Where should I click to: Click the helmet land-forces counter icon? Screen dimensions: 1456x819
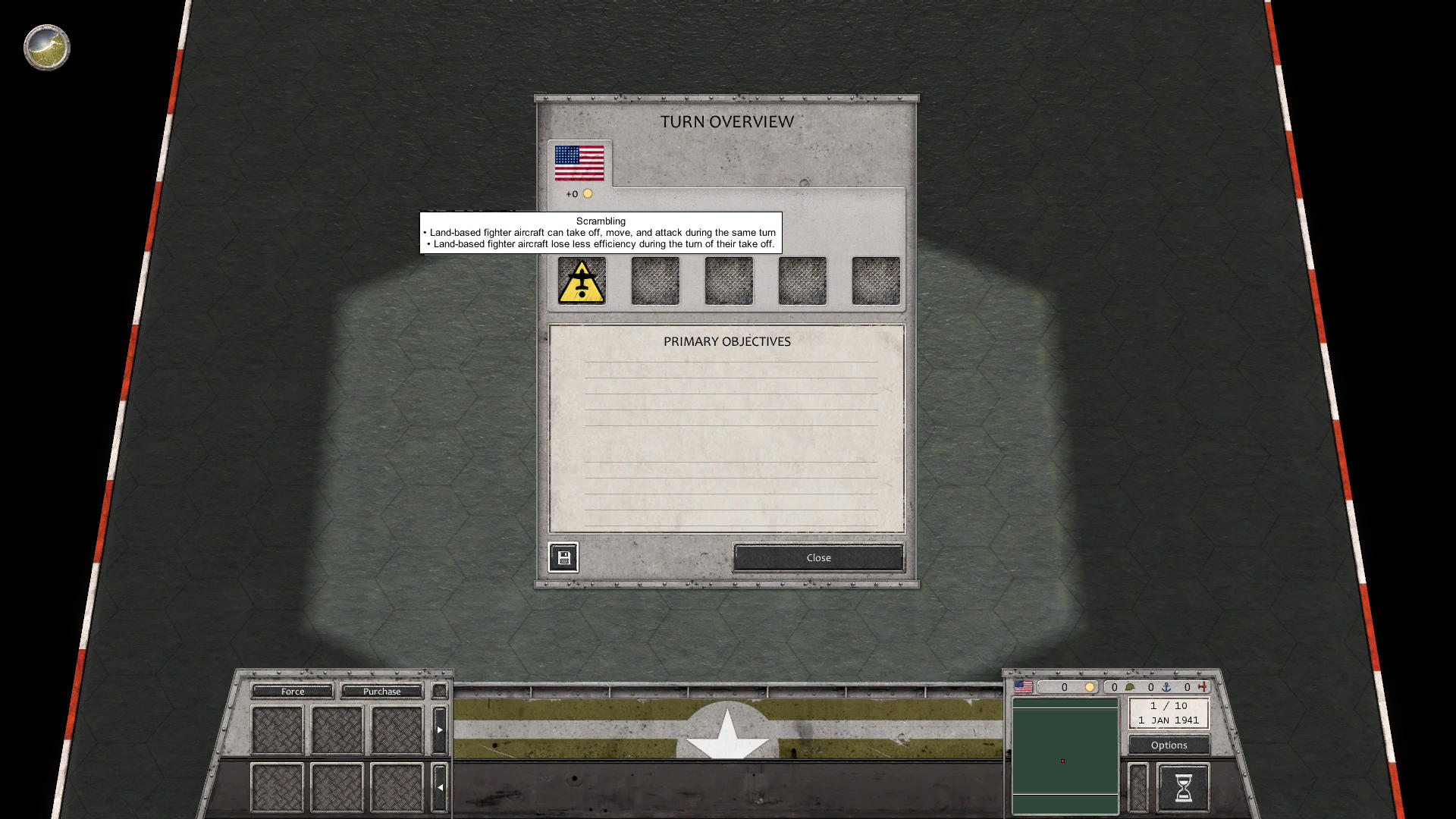coord(1128,688)
